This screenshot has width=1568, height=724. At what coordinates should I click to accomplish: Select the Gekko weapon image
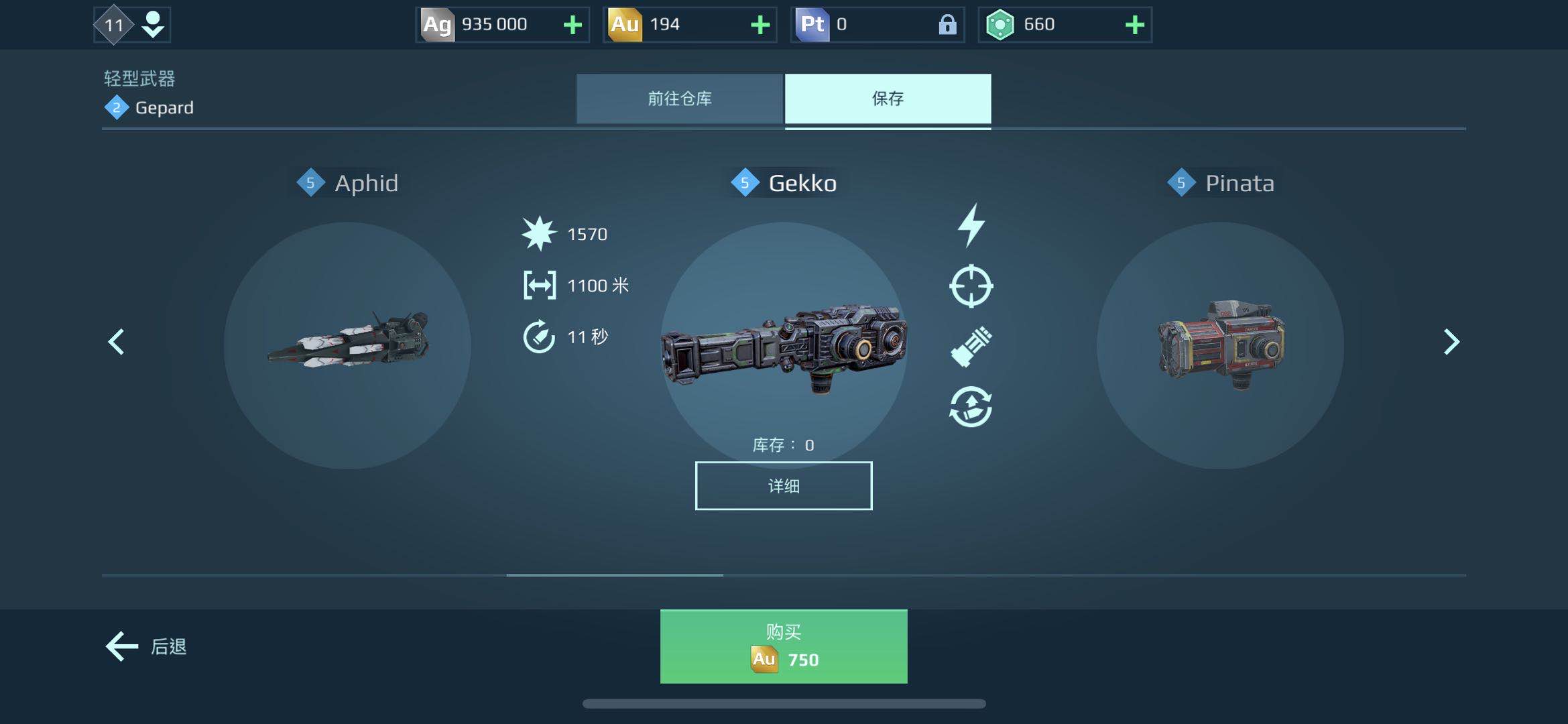click(783, 345)
